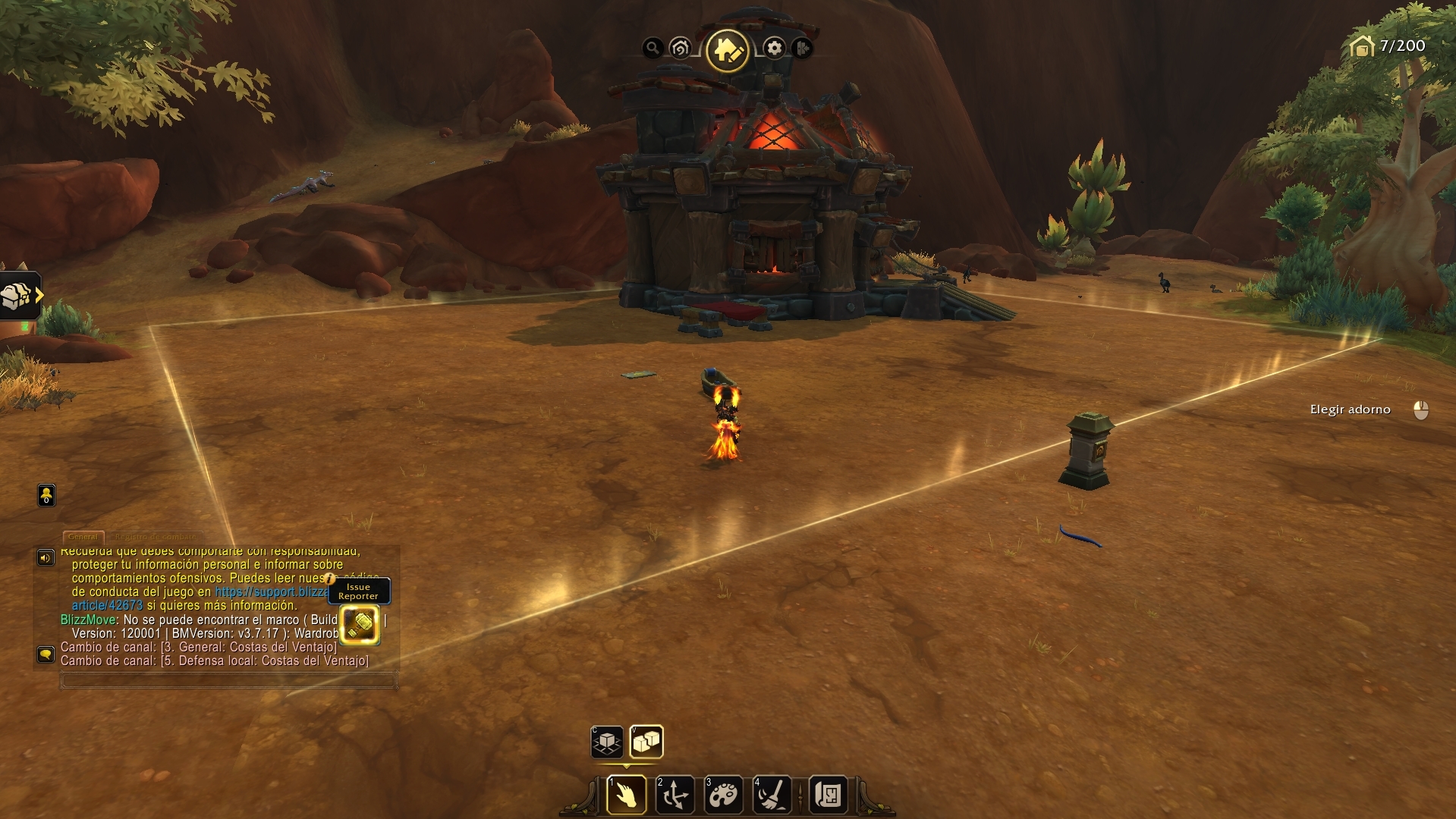Exit housing via the door arrow icon
Screen dimensions: 1456x819
802,49
